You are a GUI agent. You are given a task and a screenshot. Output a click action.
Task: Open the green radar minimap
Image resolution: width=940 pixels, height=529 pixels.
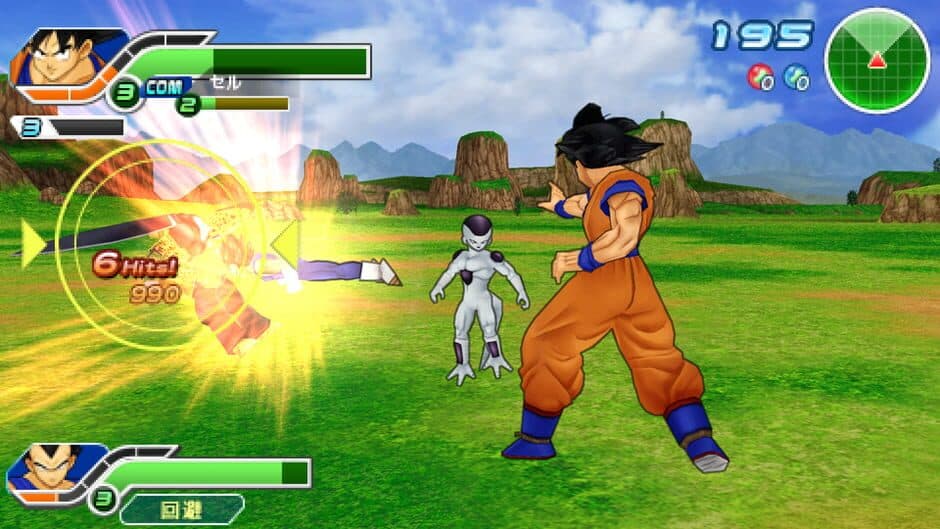point(876,60)
